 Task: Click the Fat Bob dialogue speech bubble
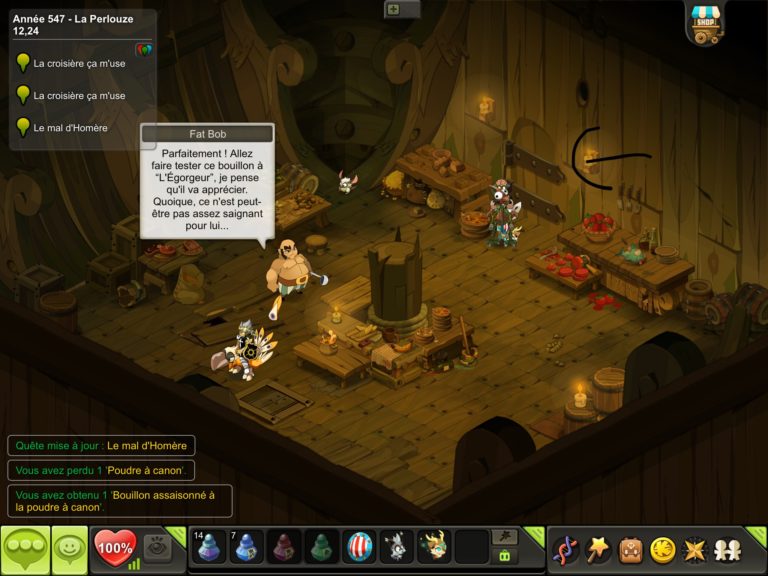[x=207, y=185]
